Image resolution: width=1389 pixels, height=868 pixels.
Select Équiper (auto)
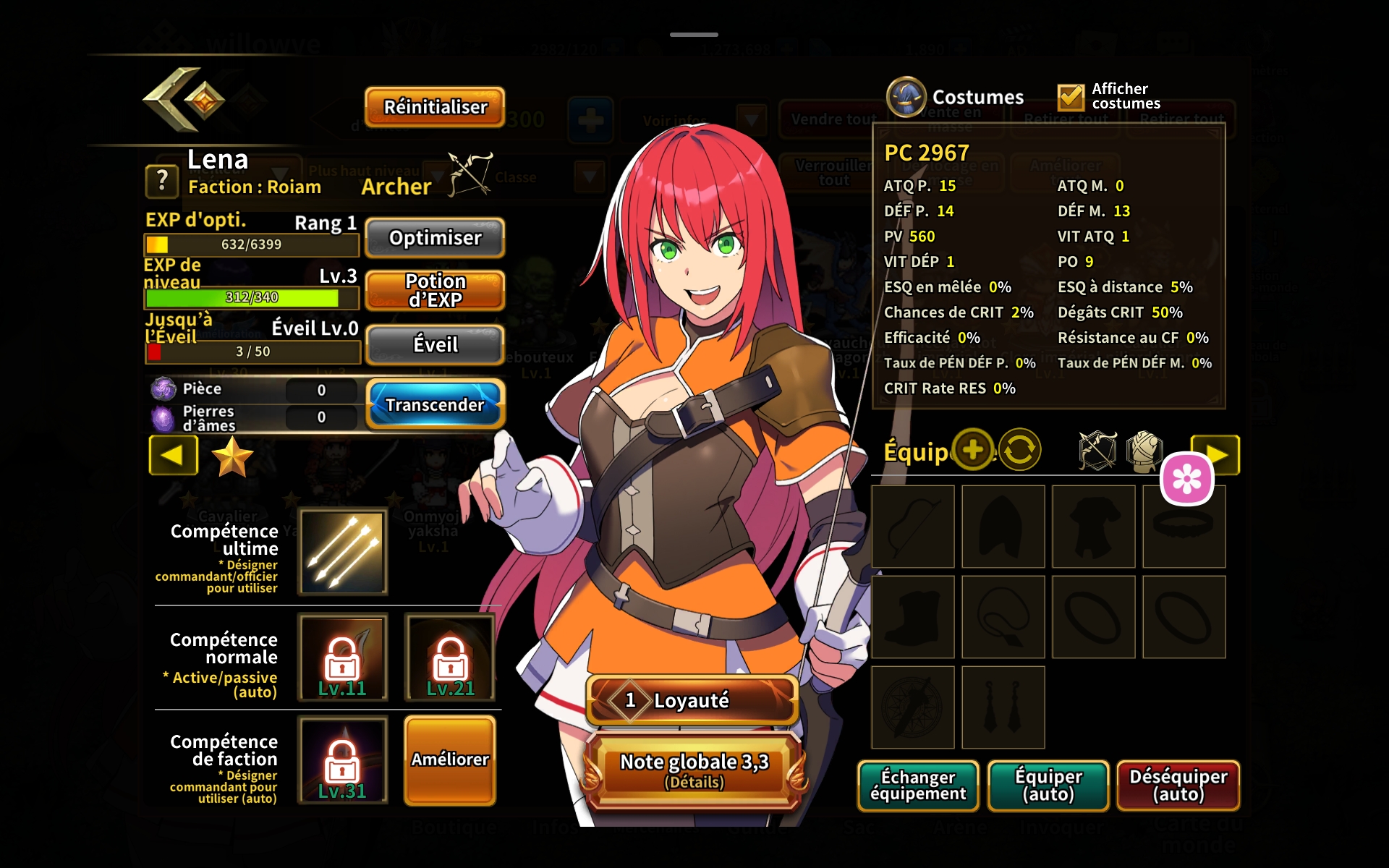tap(1048, 786)
